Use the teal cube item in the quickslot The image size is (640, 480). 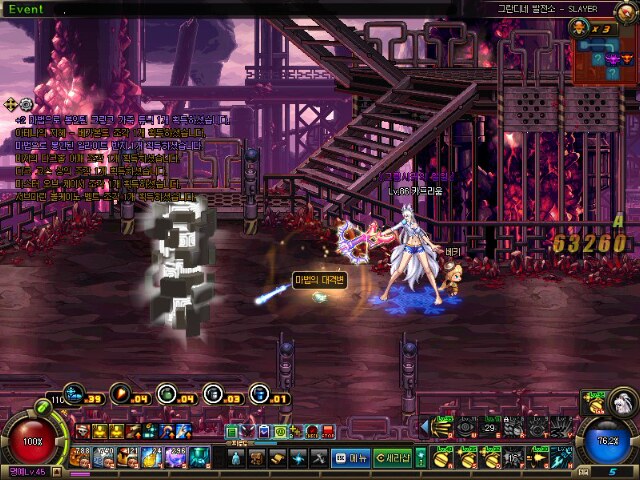[x=199, y=457]
